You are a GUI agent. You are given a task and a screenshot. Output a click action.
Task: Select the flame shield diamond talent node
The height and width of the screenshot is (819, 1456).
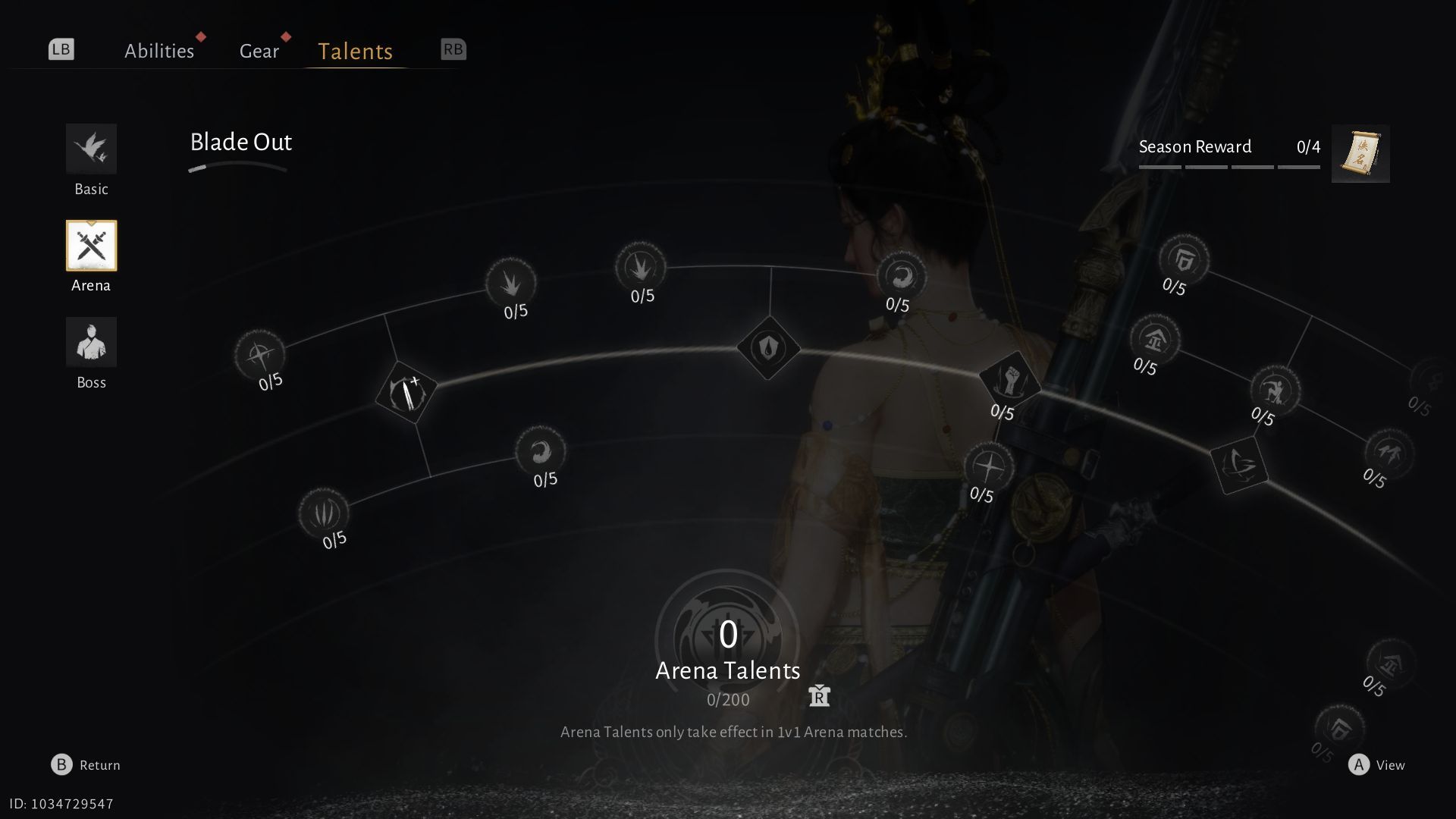coord(768,348)
